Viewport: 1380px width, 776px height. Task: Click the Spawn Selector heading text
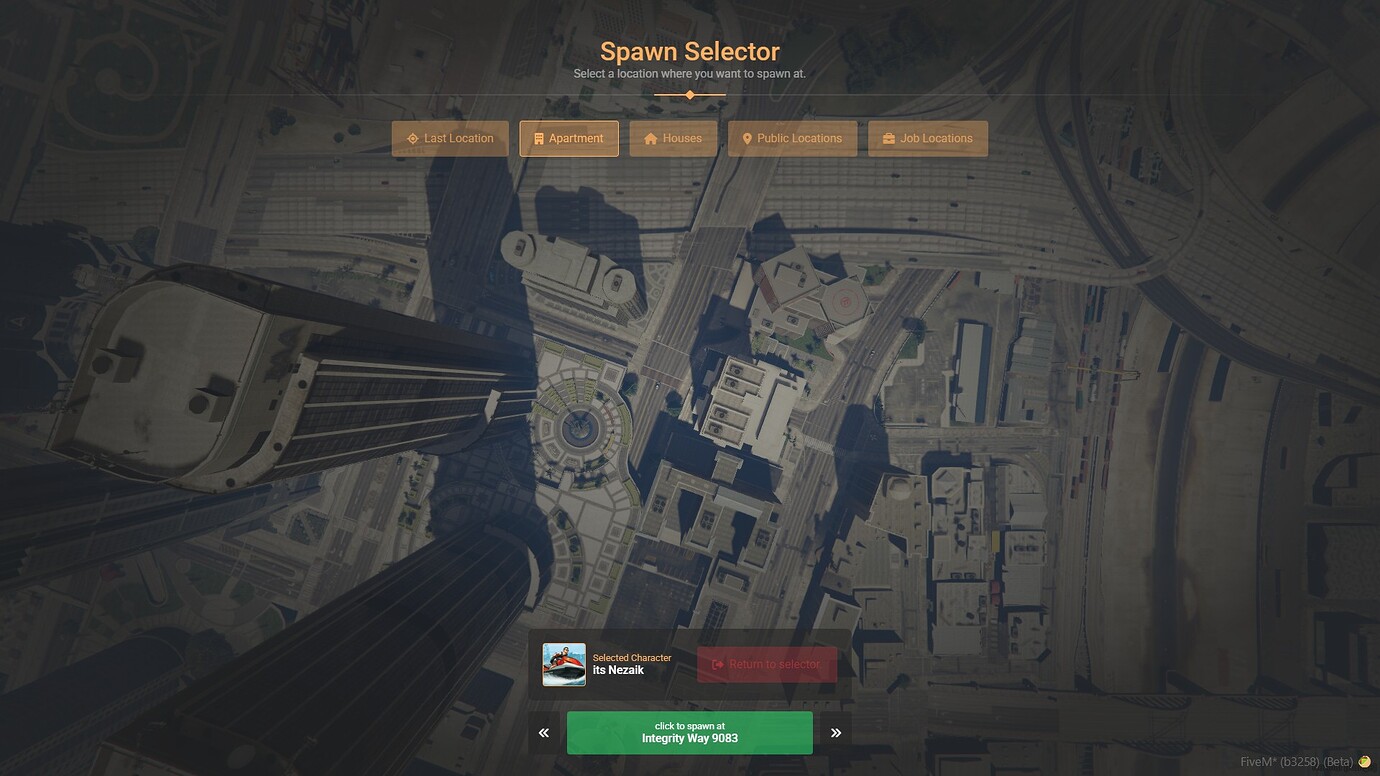coord(689,51)
